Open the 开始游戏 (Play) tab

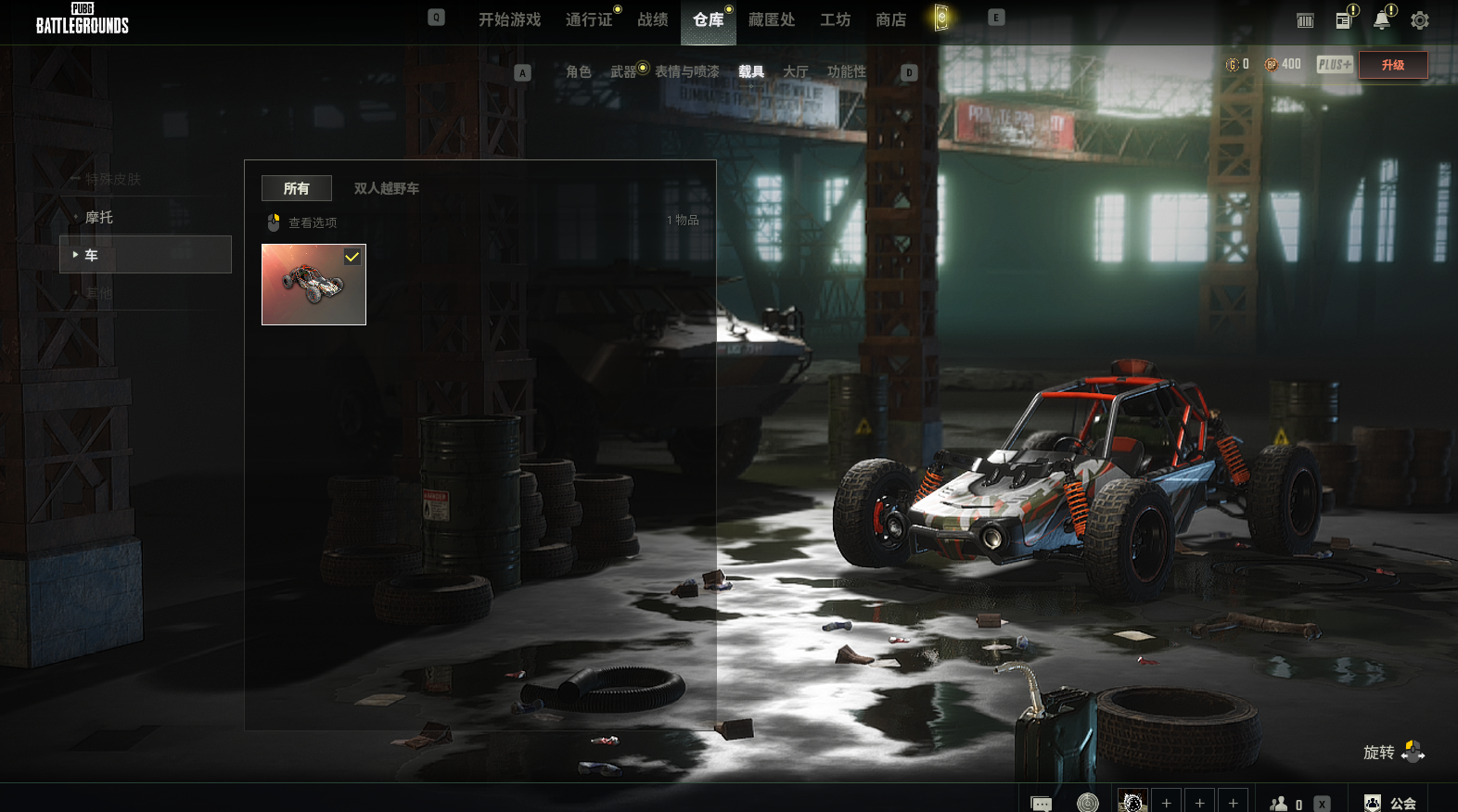click(509, 19)
